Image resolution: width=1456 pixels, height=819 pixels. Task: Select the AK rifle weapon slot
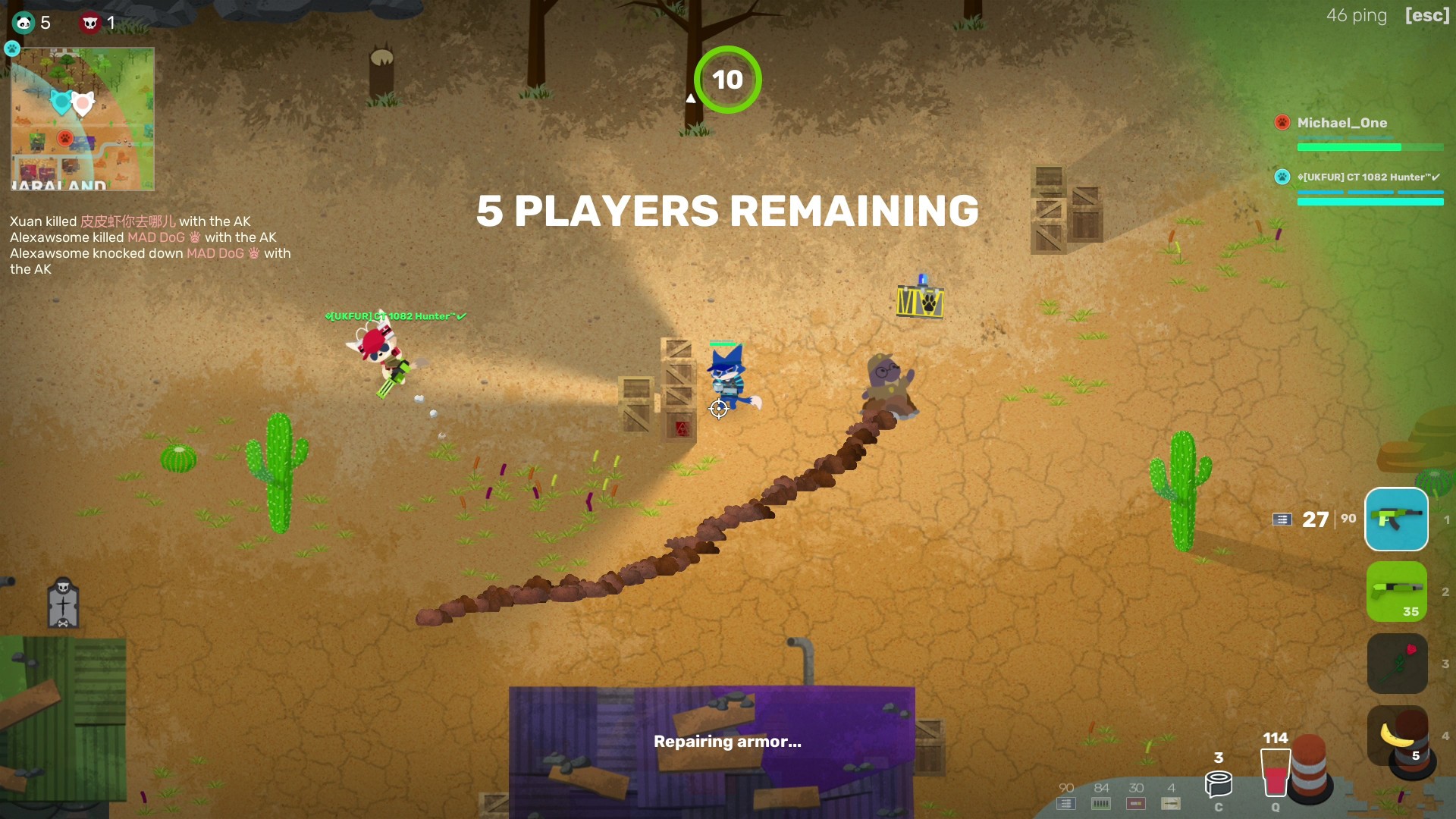(x=1396, y=519)
